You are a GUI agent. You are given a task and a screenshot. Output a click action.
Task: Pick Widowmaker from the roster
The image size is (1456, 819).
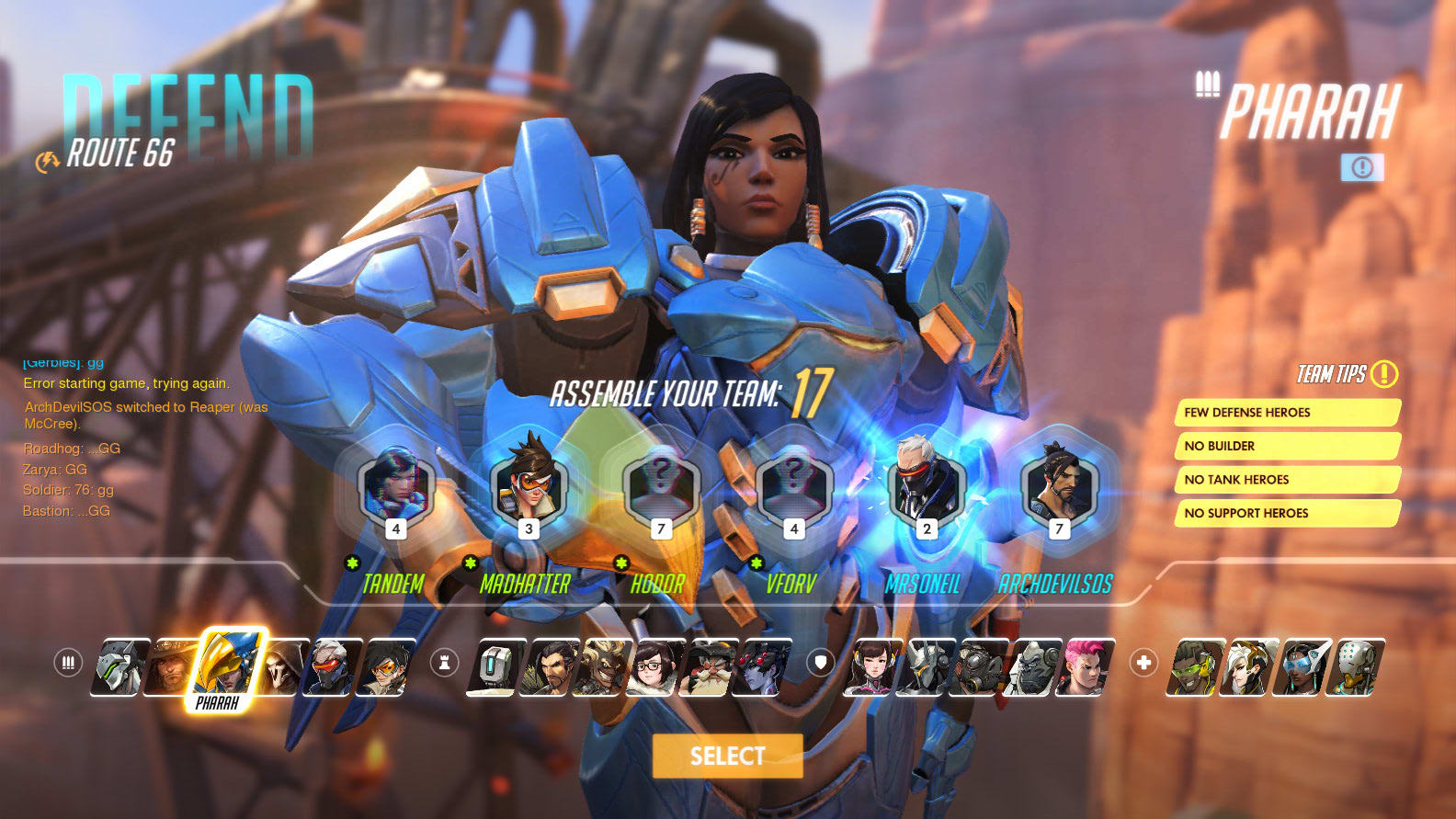pyautogui.click(x=763, y=666)
